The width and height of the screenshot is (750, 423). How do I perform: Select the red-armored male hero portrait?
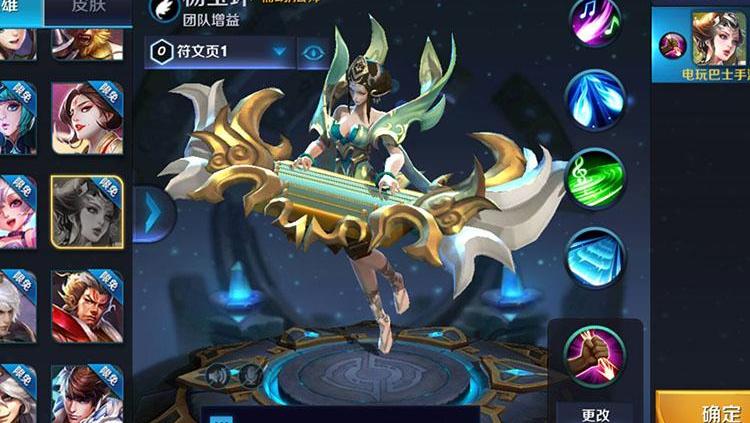[x=87, y=305]
